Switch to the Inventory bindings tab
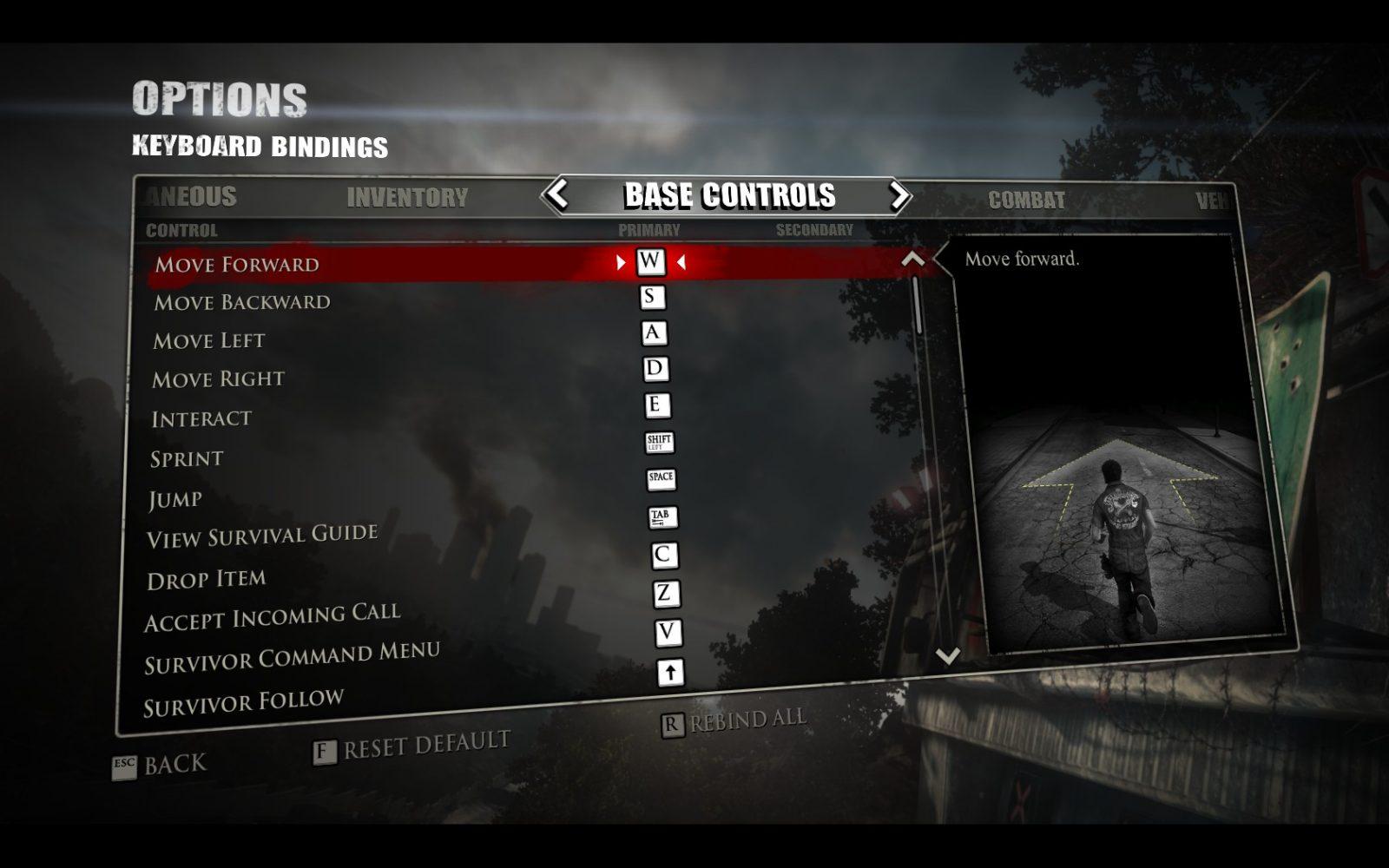Image resolution: width=1389 pixels, height=868 pixels. click(407, 198)
